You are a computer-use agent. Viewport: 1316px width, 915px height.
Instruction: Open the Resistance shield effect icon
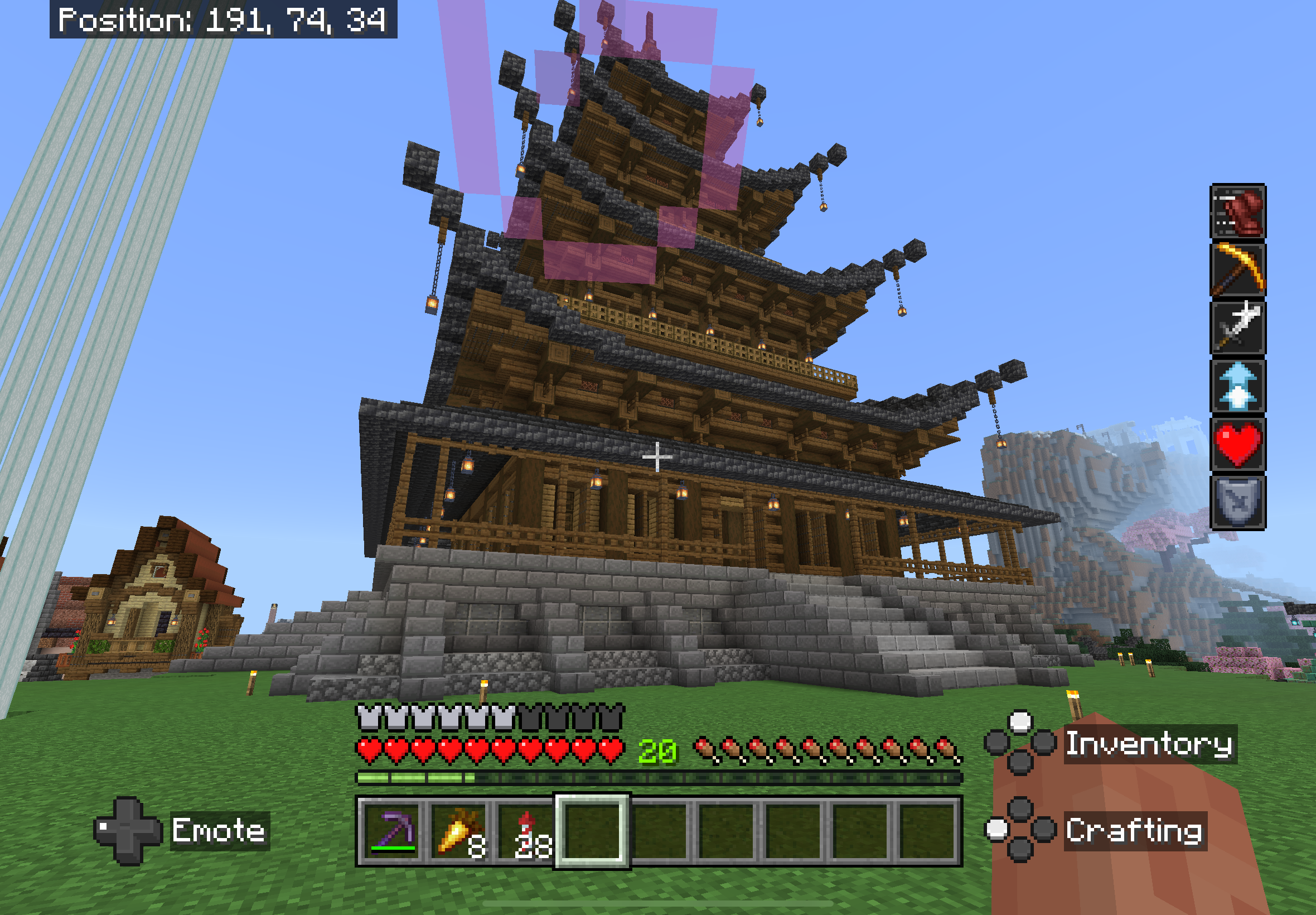pyautogui.click(x=1237, y=502)
